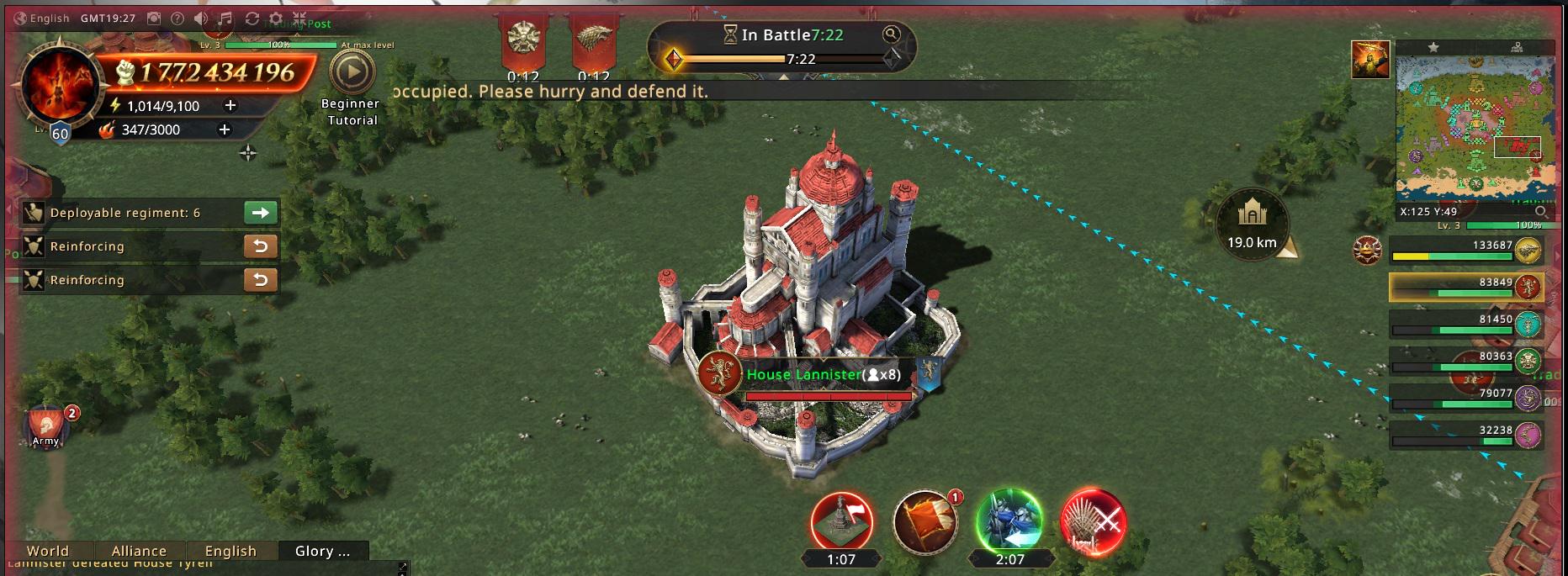The height and width of the screenshot is (576, 1568).
Task: Activate the burning banner ability
Action: tap(924, 521)
